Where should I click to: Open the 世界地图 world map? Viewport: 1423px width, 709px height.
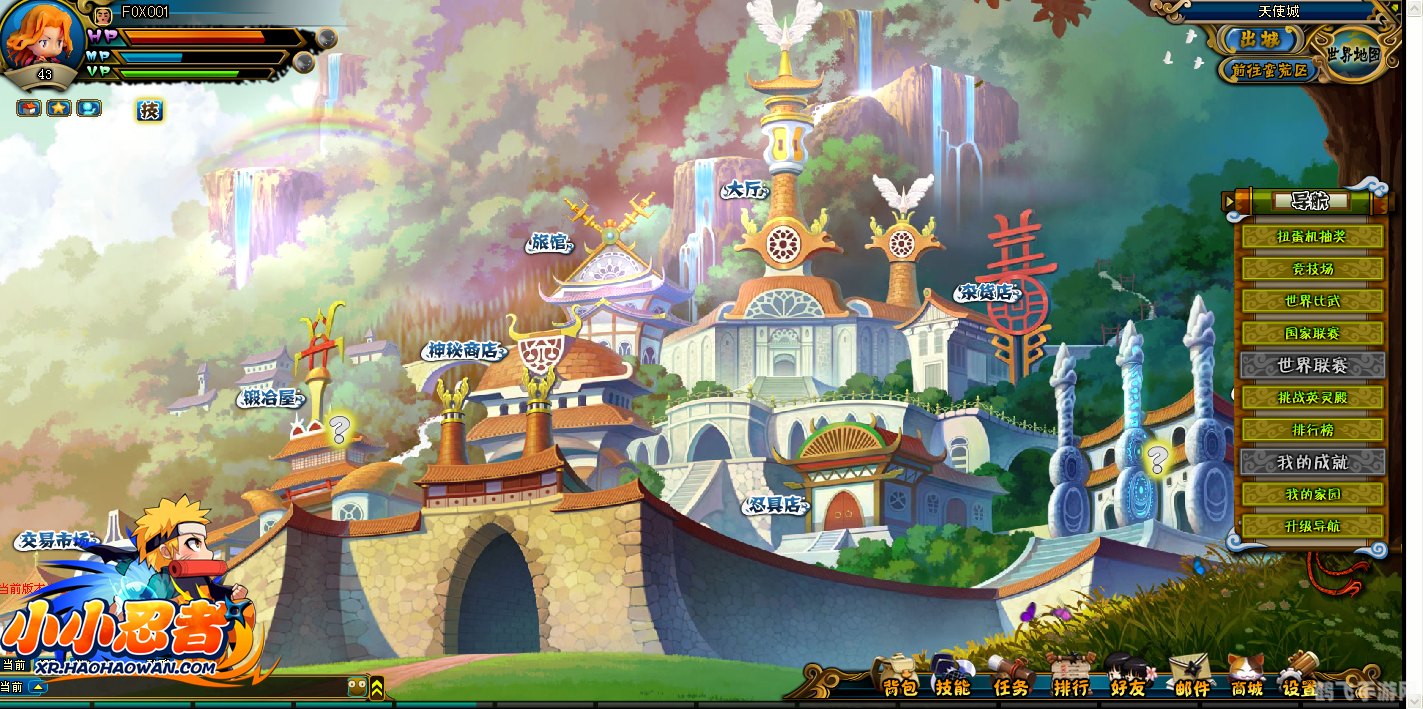click(x=1354, y=54)
